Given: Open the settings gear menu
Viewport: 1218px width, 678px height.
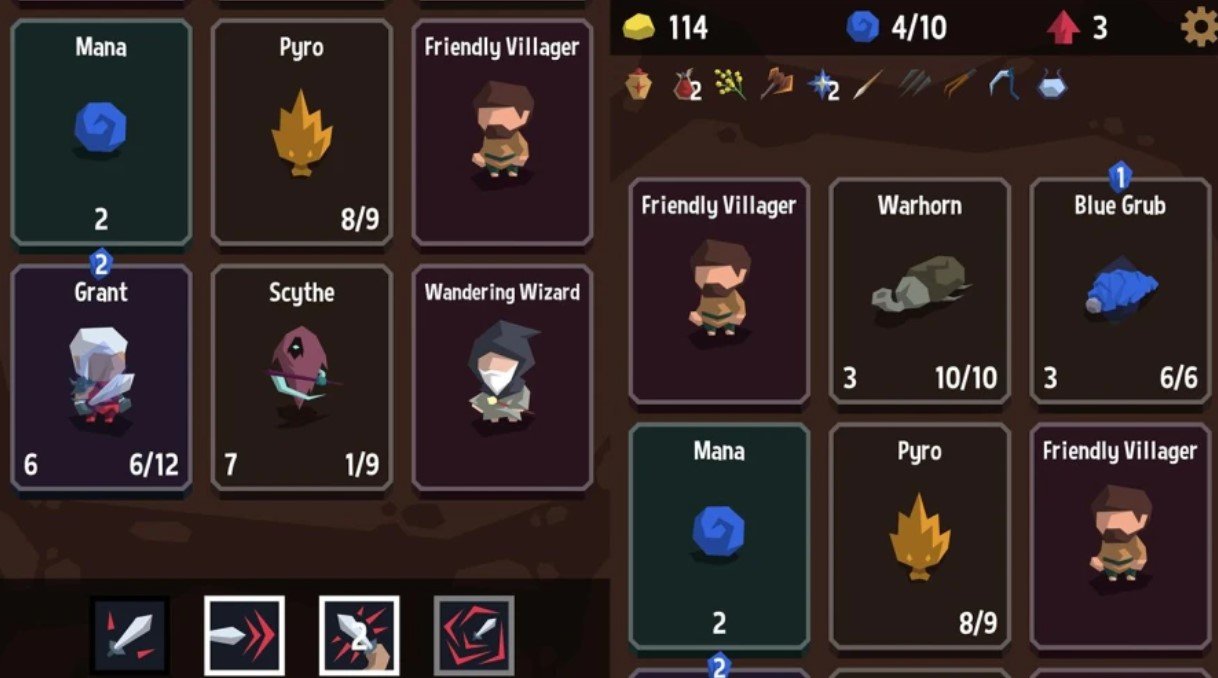Looking at the screenshot, I should pos(1198,28).
